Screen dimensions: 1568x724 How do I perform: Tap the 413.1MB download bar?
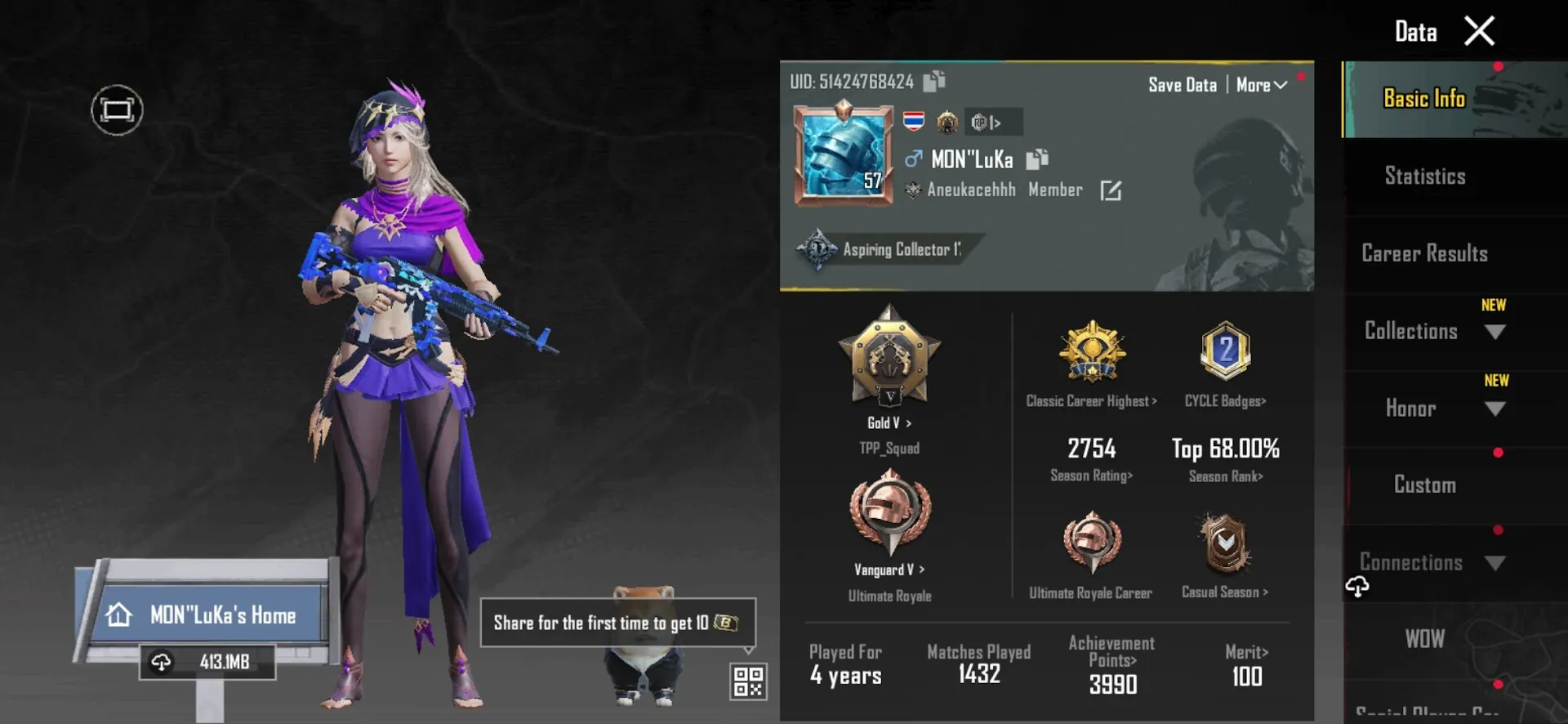208,663
